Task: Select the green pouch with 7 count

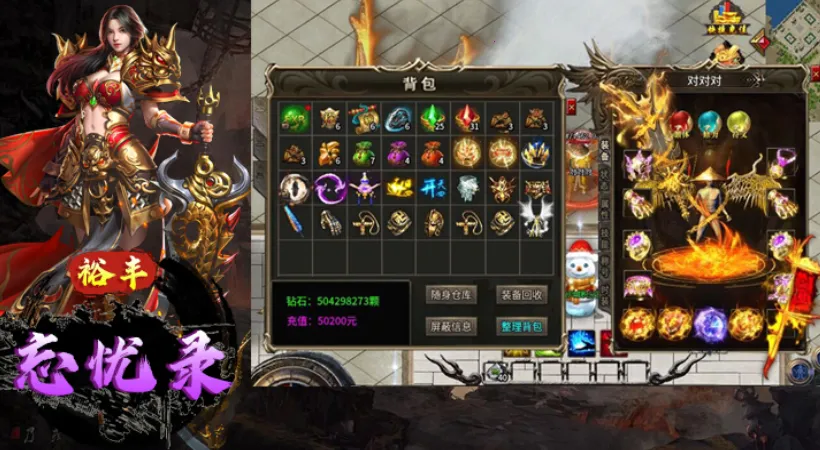Action: (x=364, y=153)
